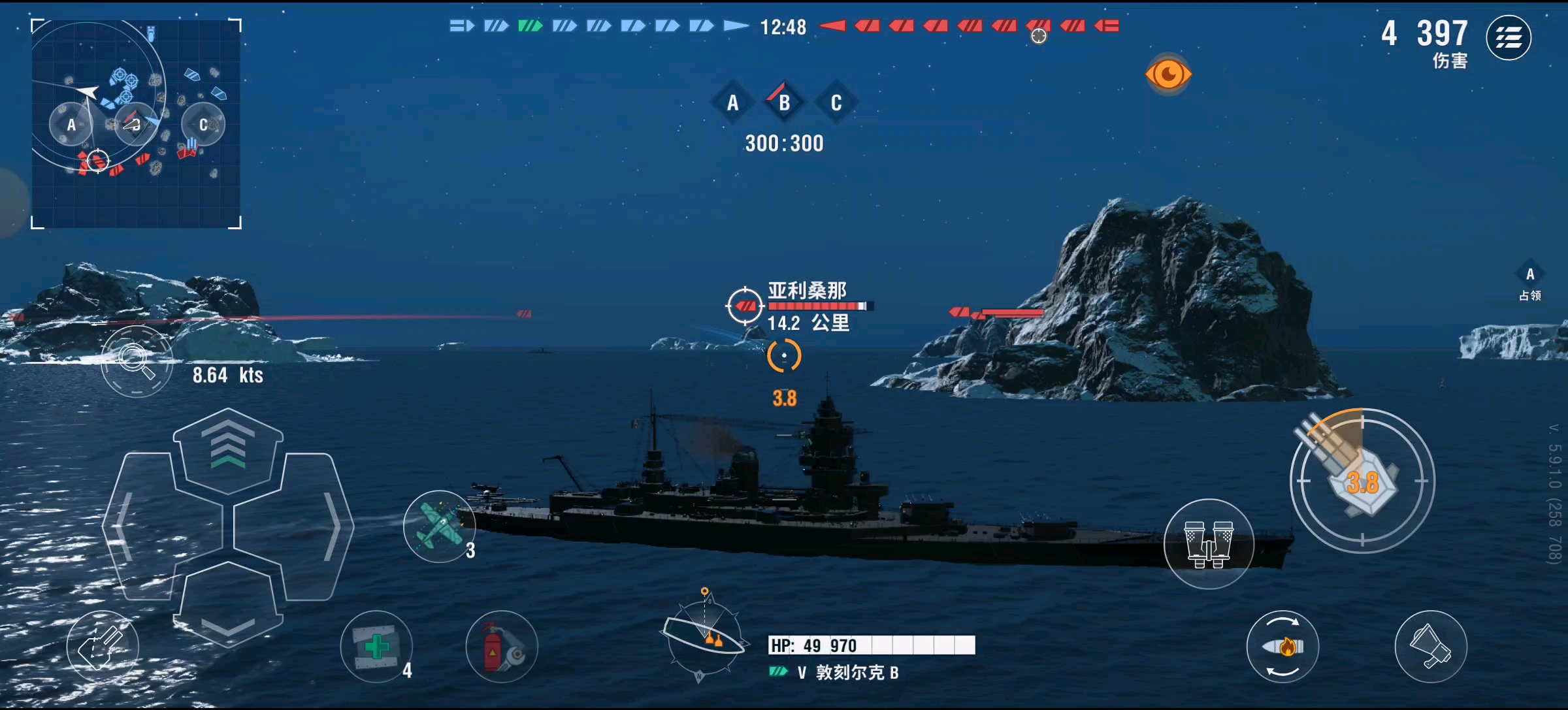
Task: Select the B capture point marker
Action: [x=783, y=103]
